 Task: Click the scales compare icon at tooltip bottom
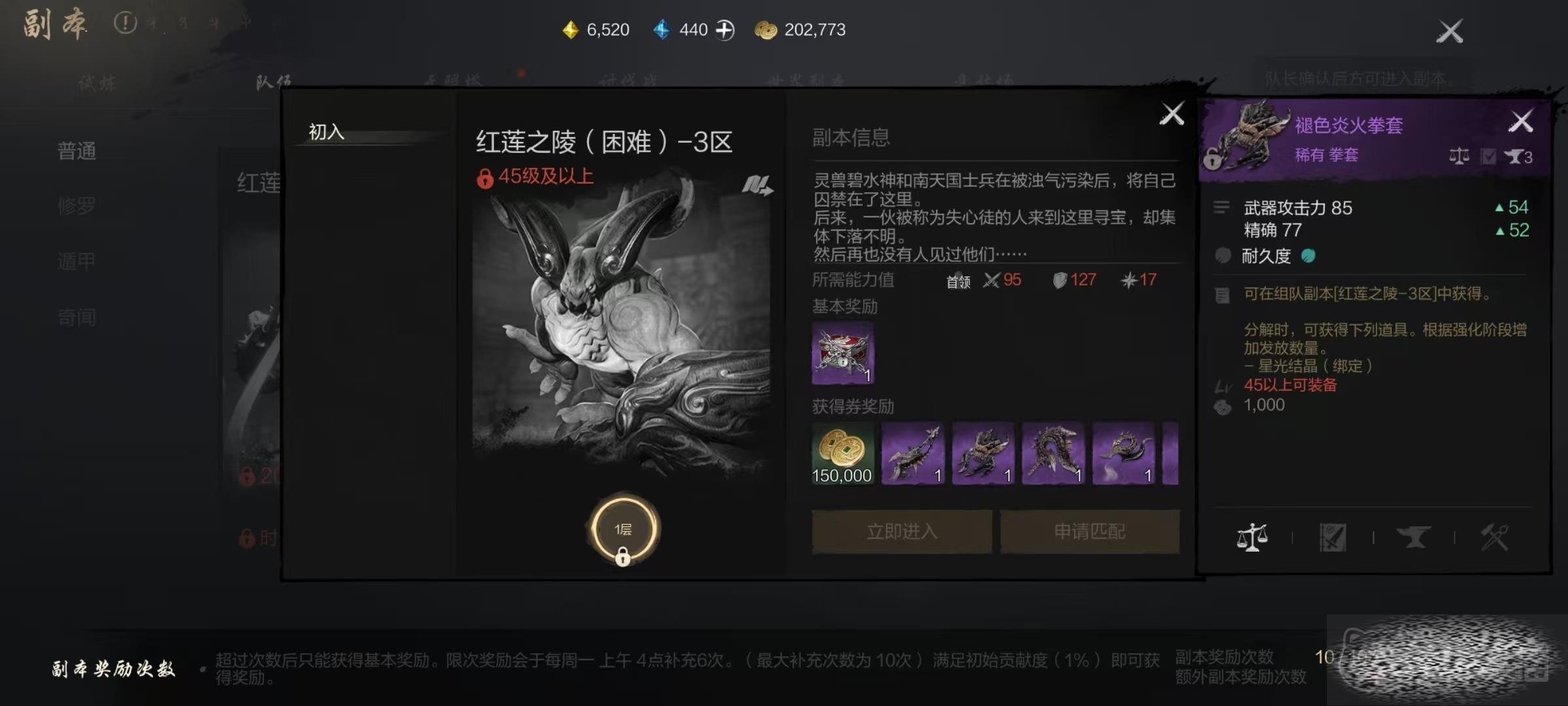pos(1252,537)
